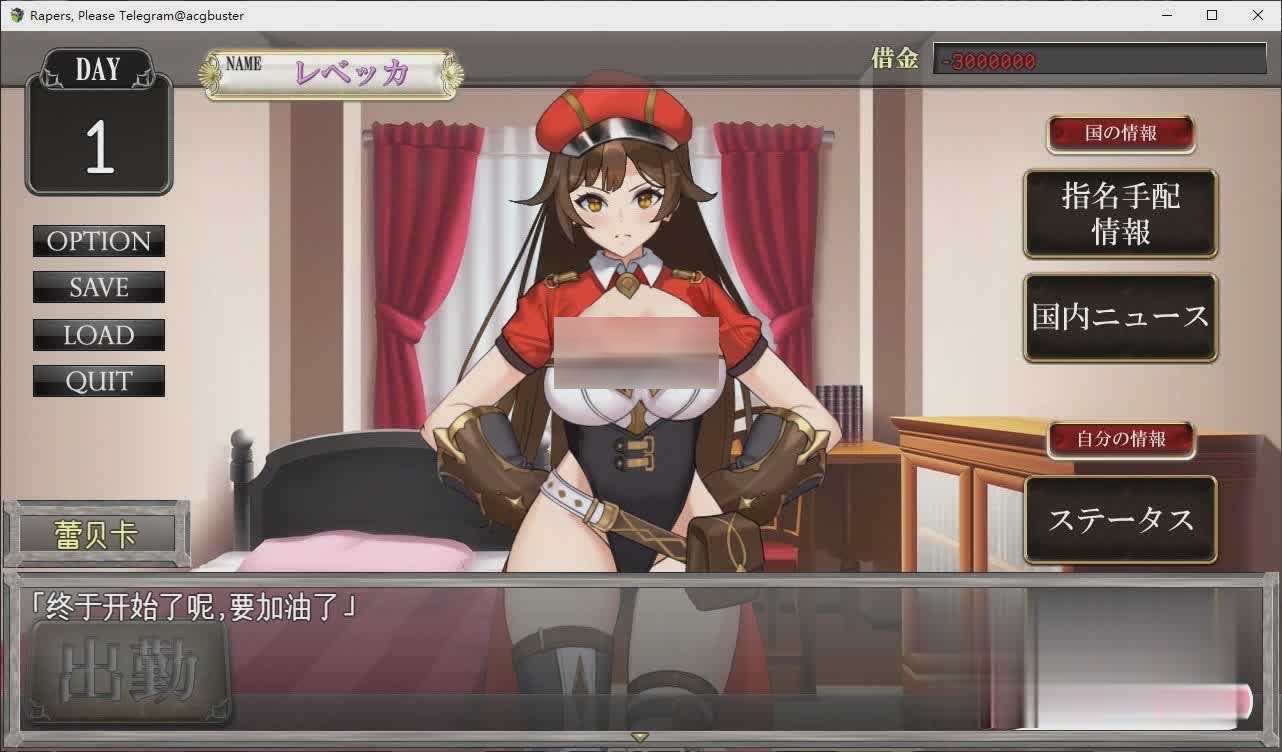Open the 国内ニュース news panel
The width and height of the screenshot is (1282, 752).
1120,318
